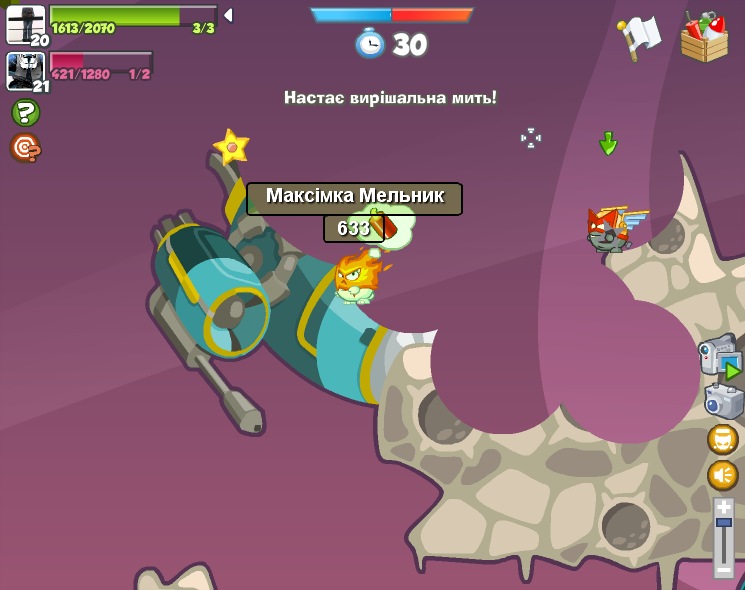Screen dimensions: 745x590
Task: Click the zoom slider handle
Action: click(x=723, y=522)
